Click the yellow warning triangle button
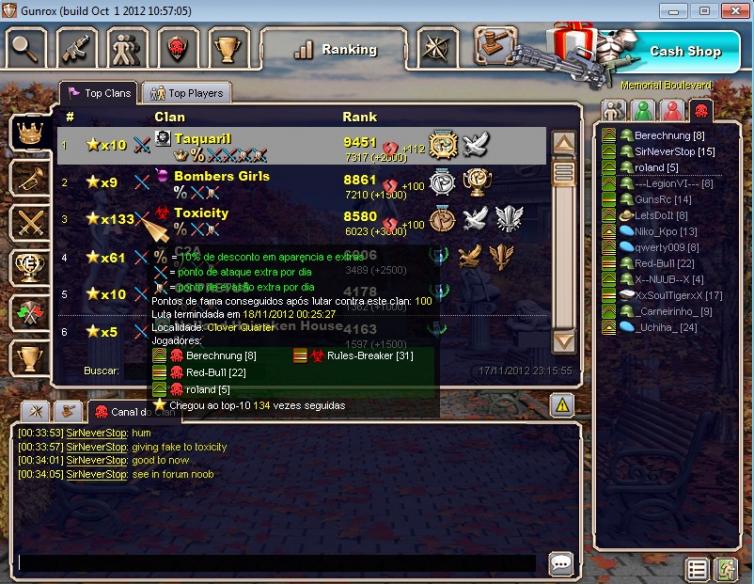 (x=561, y=405)
